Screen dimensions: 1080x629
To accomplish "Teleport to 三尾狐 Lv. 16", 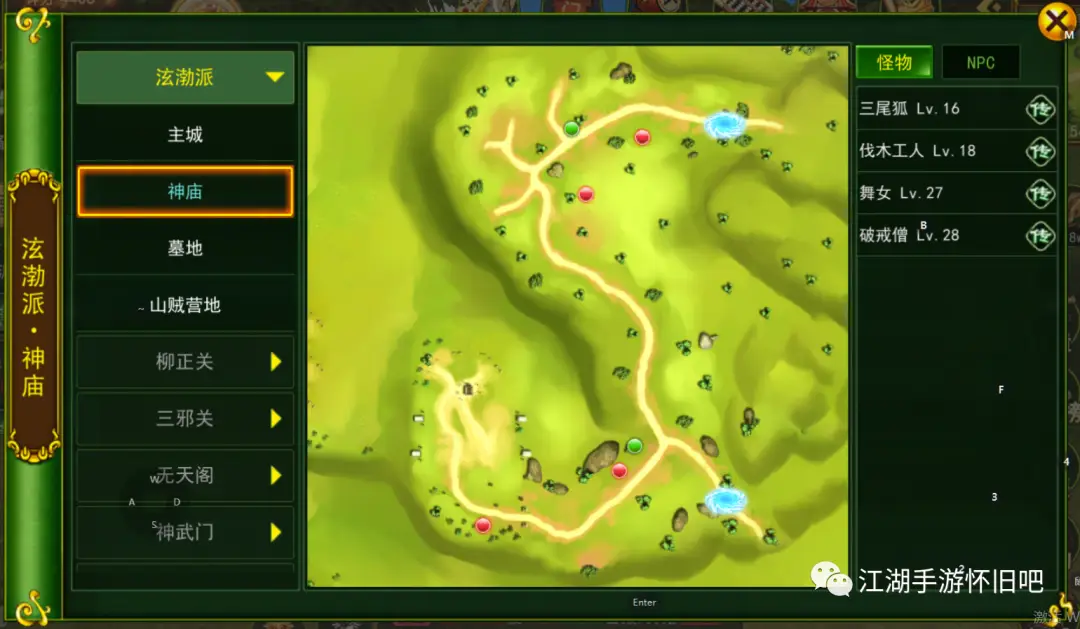I will (x=1040, y=109).
